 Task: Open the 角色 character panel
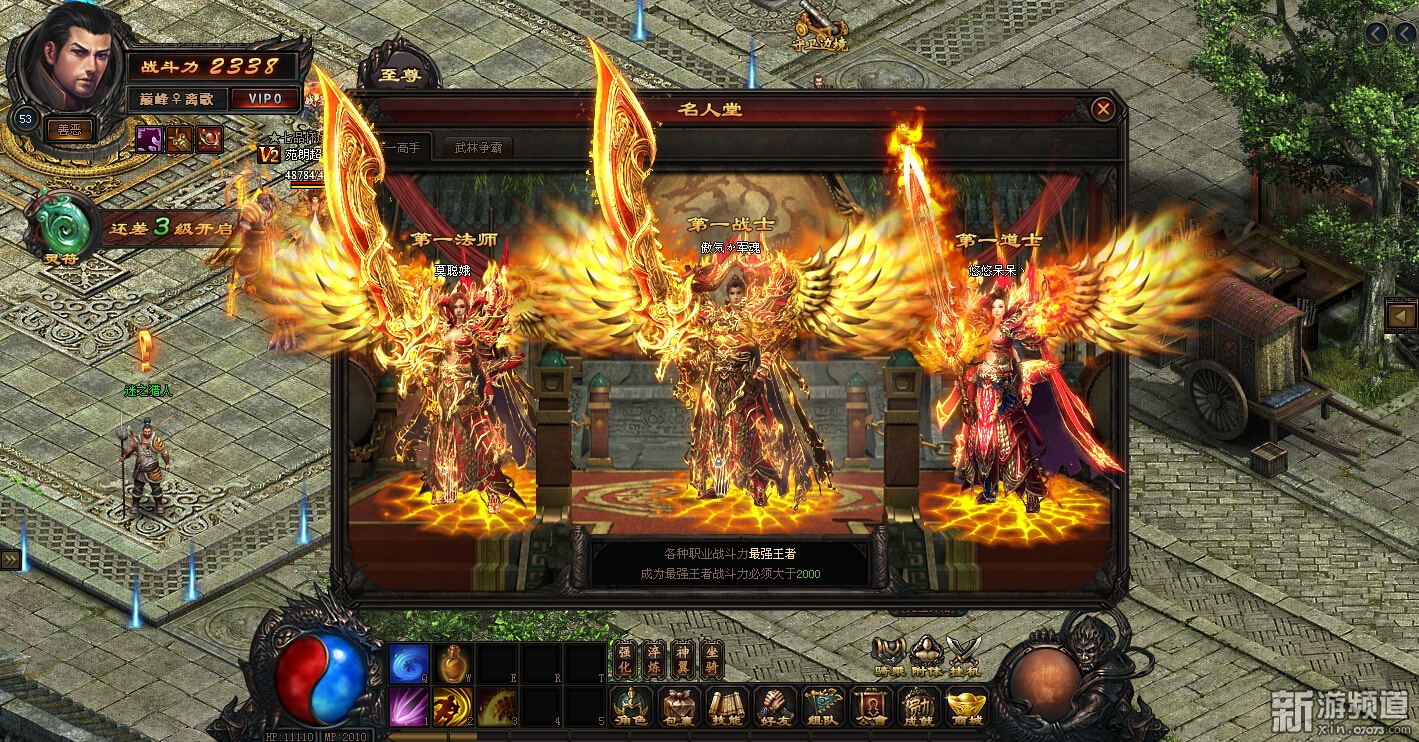pyautogui.click(x=632, y=706)
